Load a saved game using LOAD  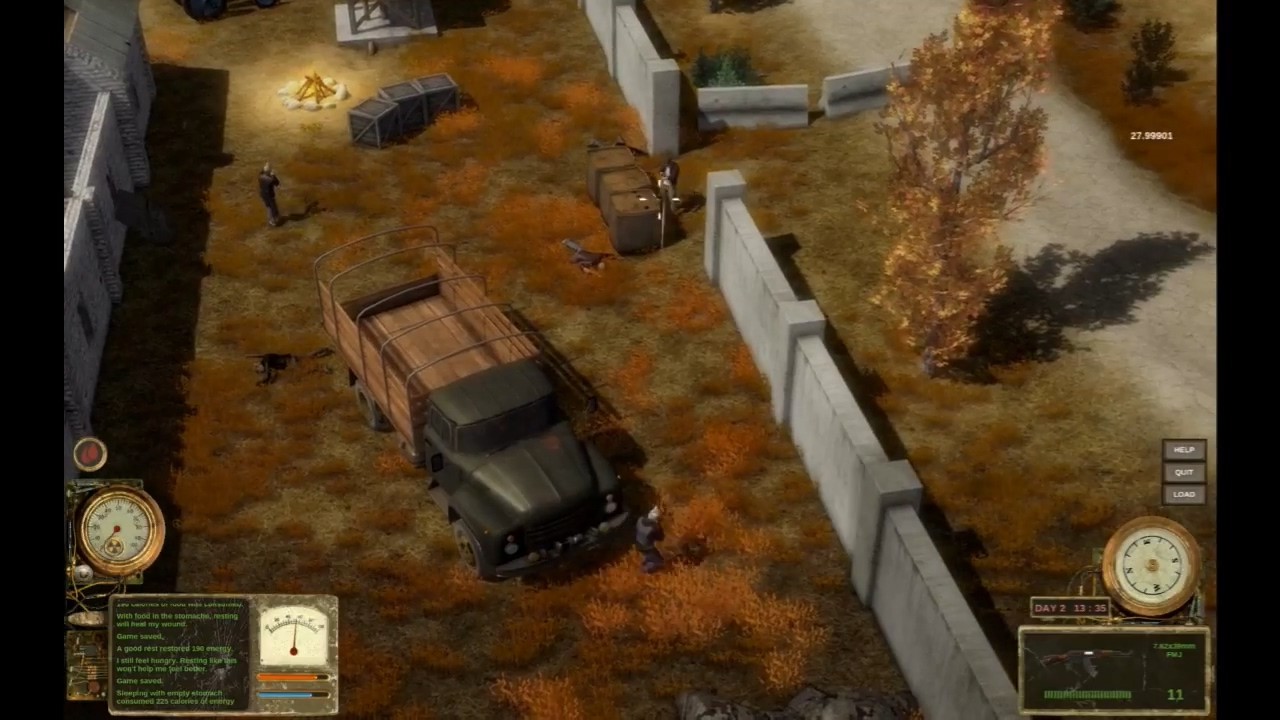[1184, 493]
